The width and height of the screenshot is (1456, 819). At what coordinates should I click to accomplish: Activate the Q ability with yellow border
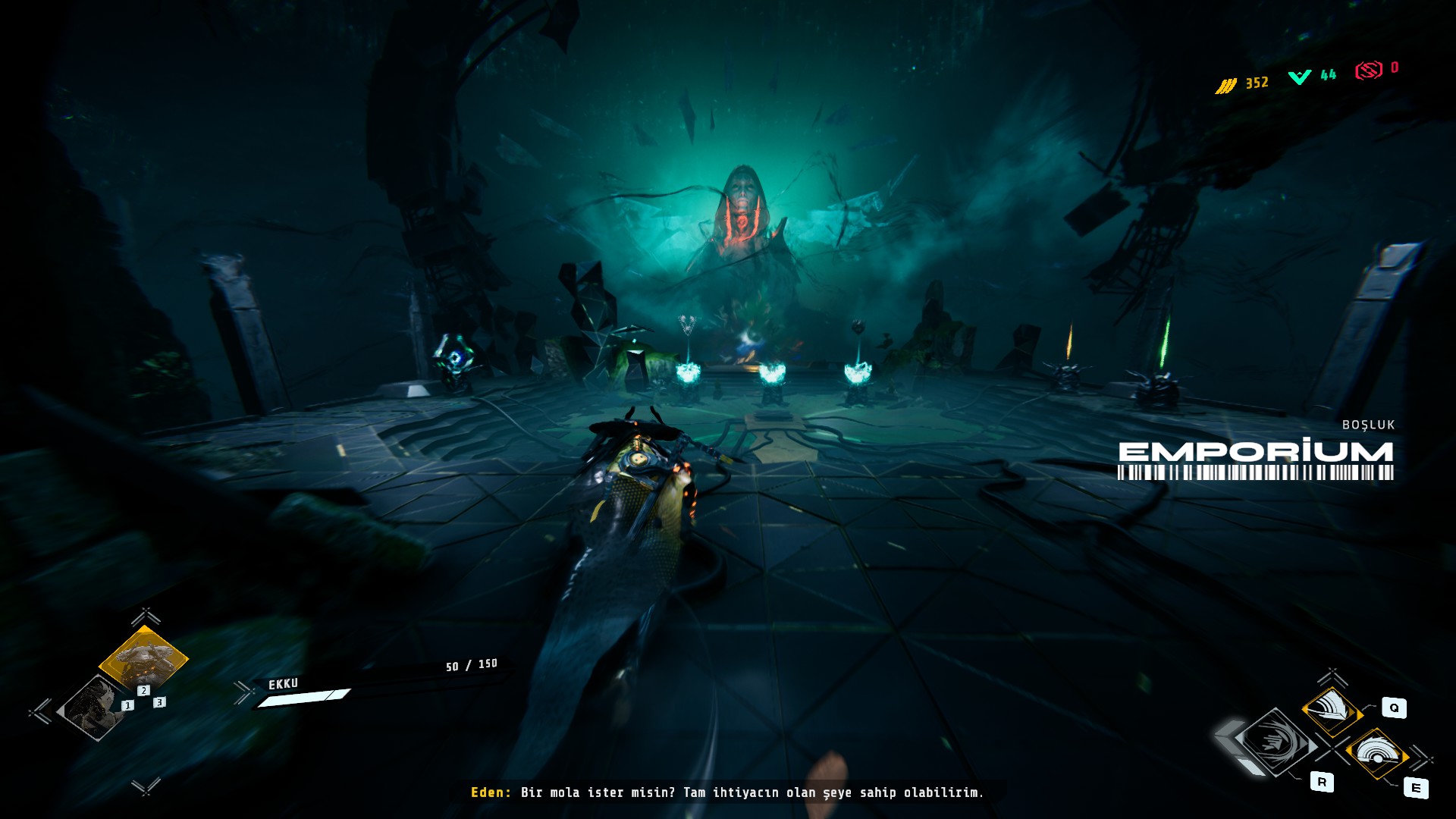pyautogui.click(x=1332, y=711)
